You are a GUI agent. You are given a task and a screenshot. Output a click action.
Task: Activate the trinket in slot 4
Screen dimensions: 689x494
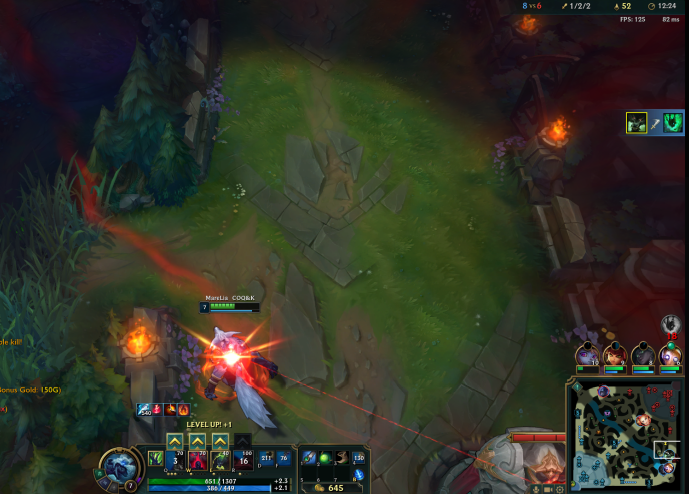359,457
